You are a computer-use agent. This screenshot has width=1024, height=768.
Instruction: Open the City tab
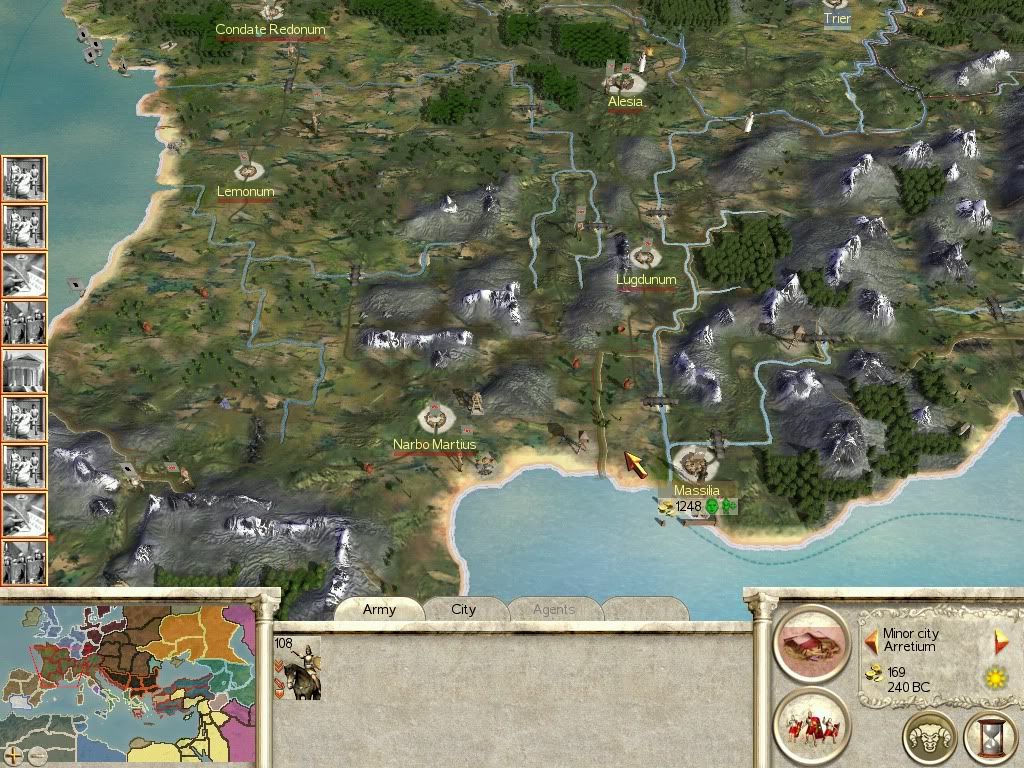pos(464,609)
